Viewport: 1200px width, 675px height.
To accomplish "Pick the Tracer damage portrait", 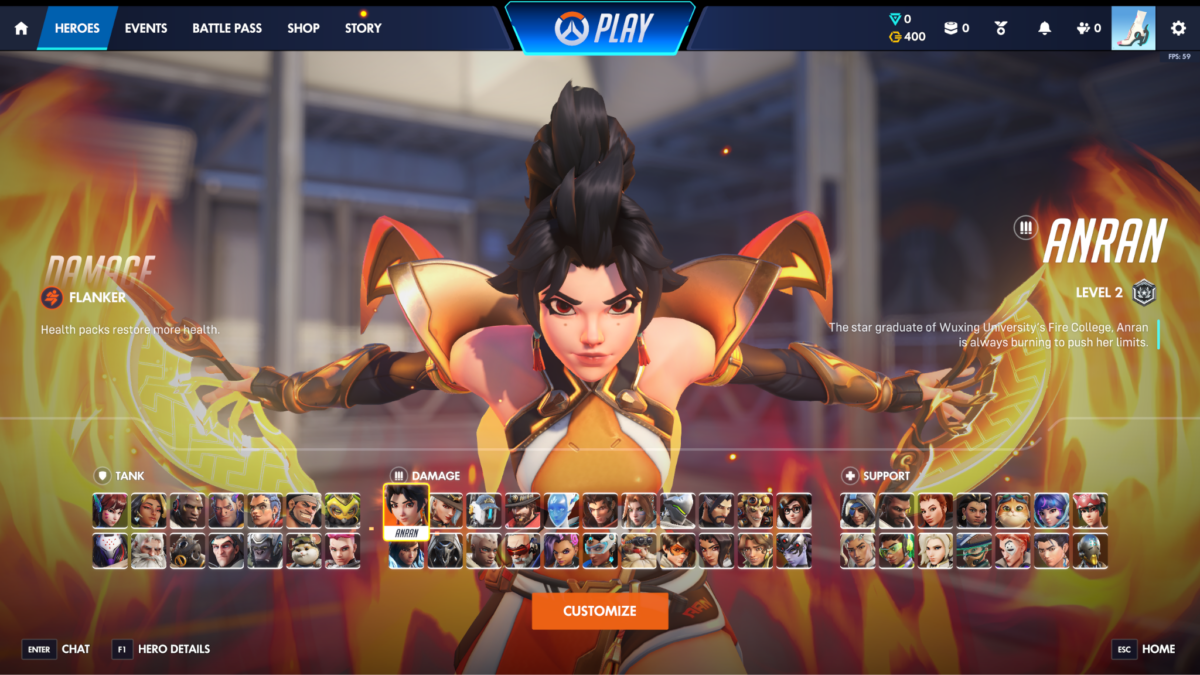I will (677, 550).
